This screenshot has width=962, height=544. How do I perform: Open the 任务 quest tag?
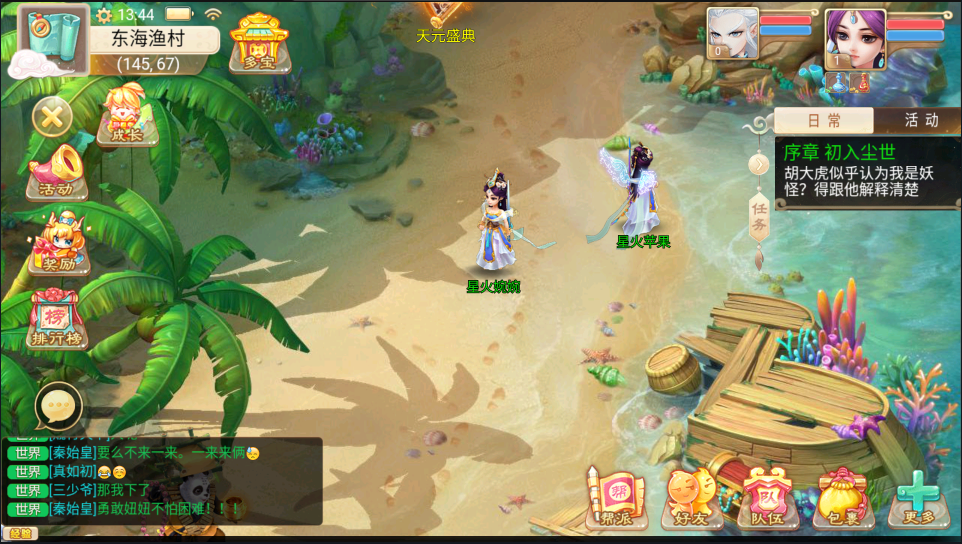[759, 217]
